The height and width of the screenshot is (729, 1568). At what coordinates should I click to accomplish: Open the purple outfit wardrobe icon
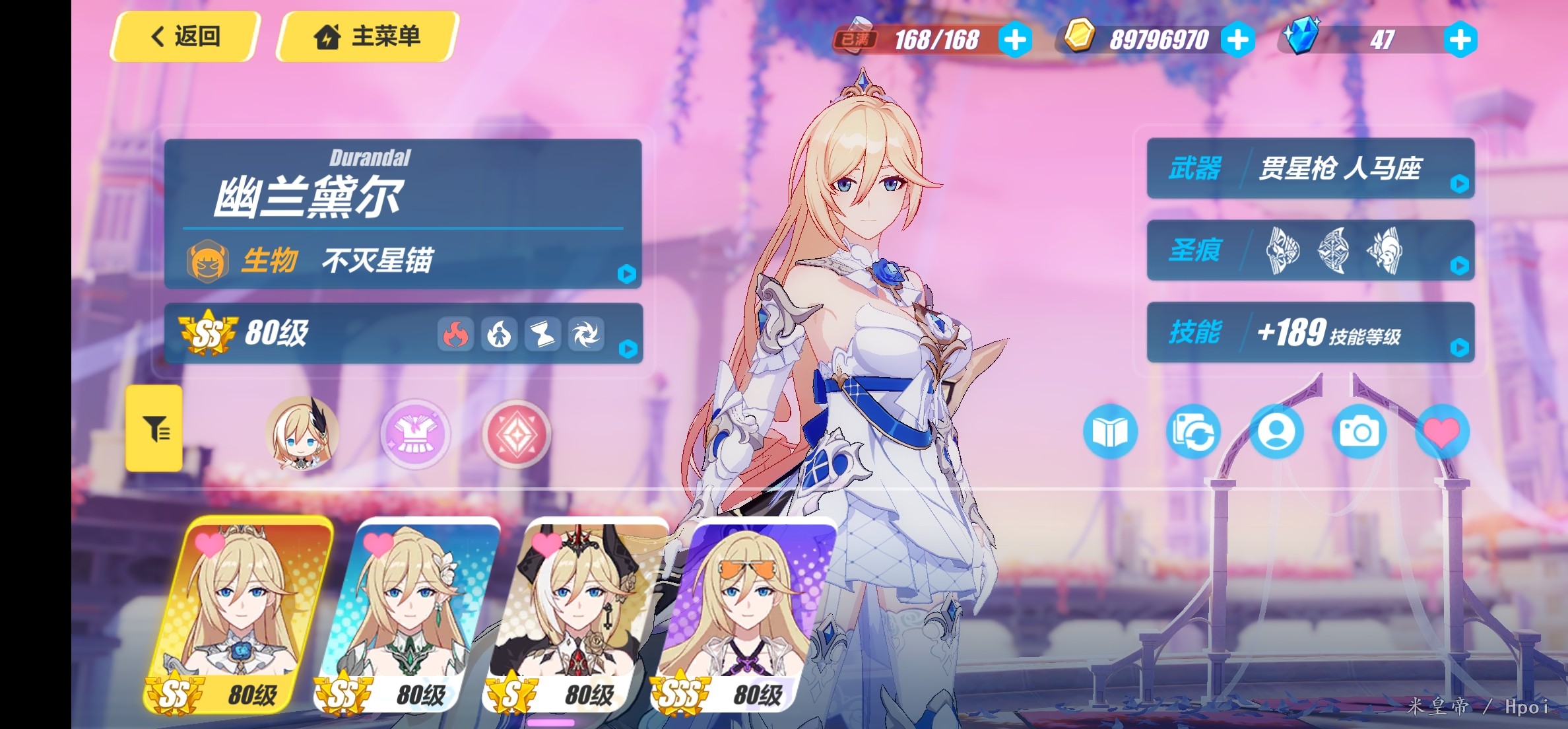(x=416, y=434)
